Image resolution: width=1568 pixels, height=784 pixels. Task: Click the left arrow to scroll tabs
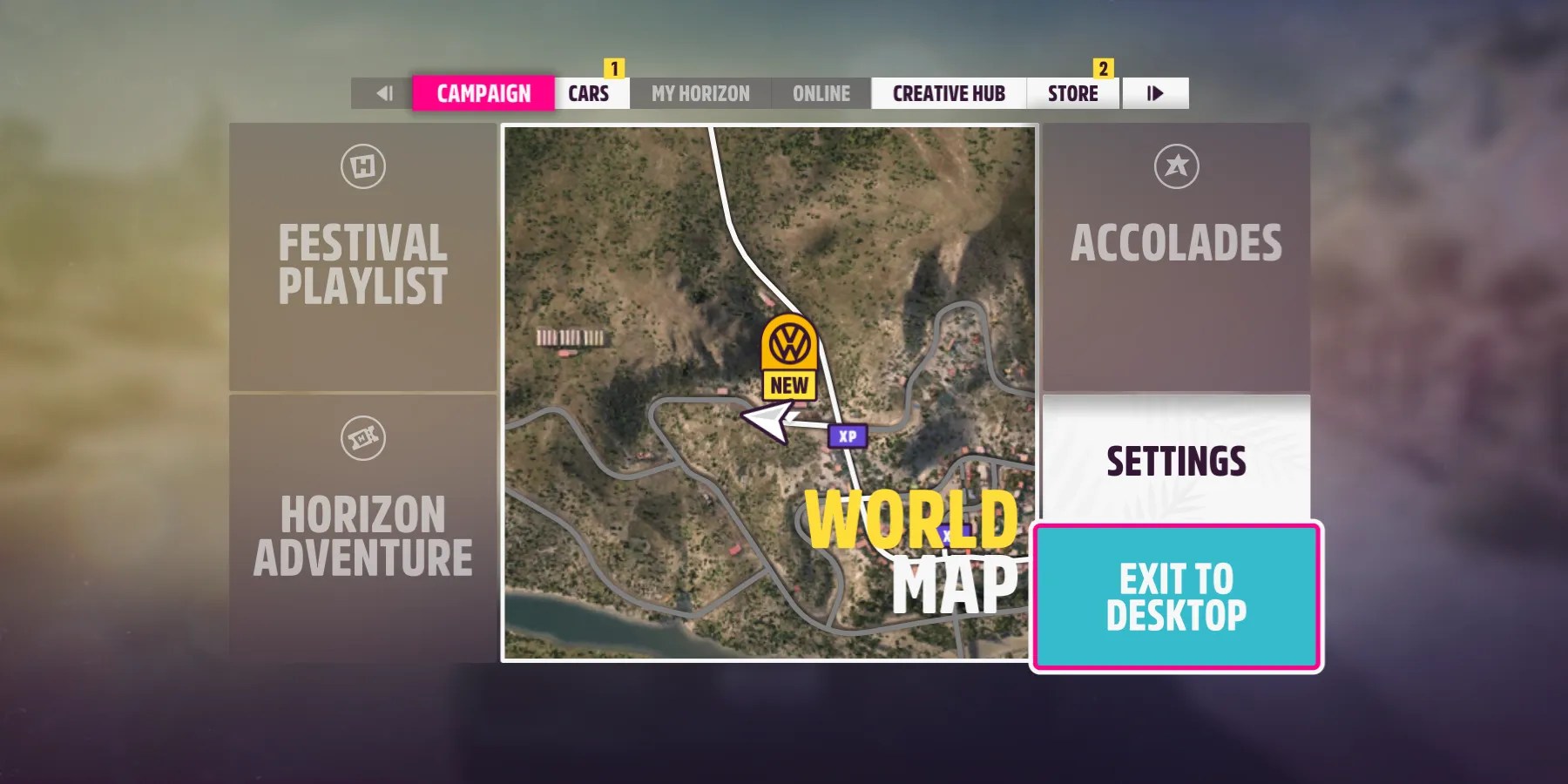(383, 93)
